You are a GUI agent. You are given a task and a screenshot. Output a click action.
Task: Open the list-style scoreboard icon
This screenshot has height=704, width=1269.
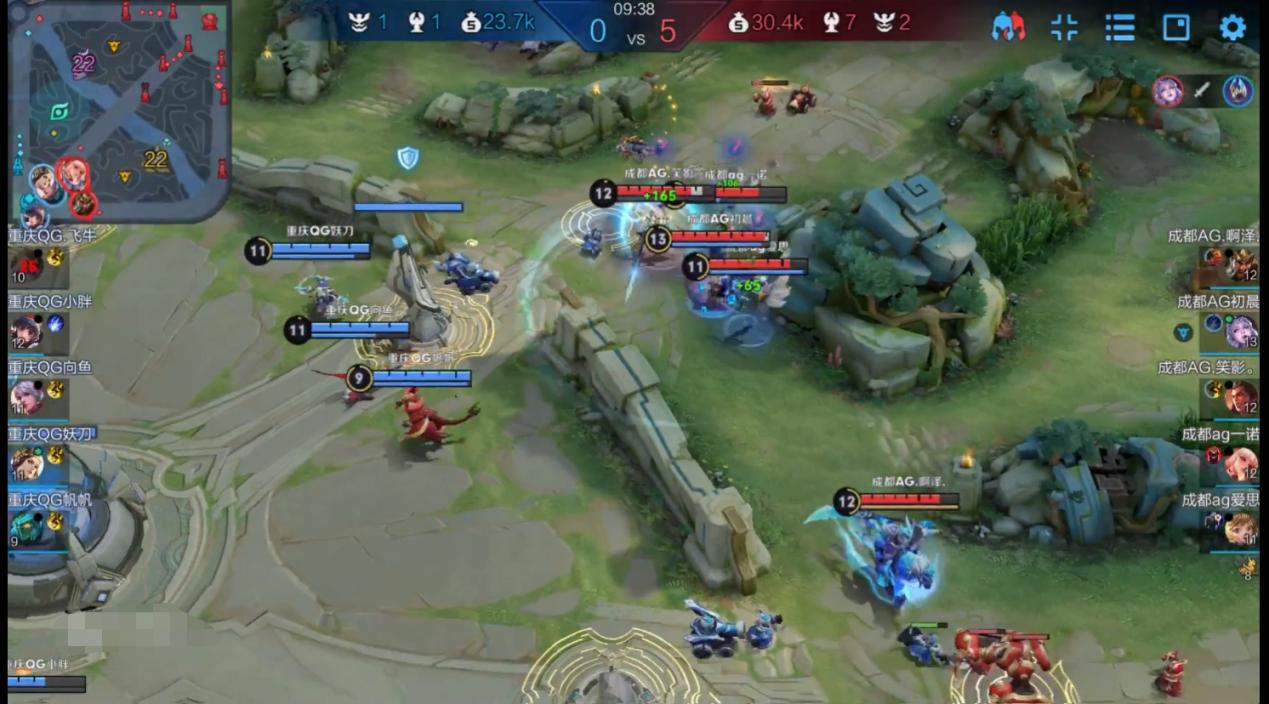1120,27
